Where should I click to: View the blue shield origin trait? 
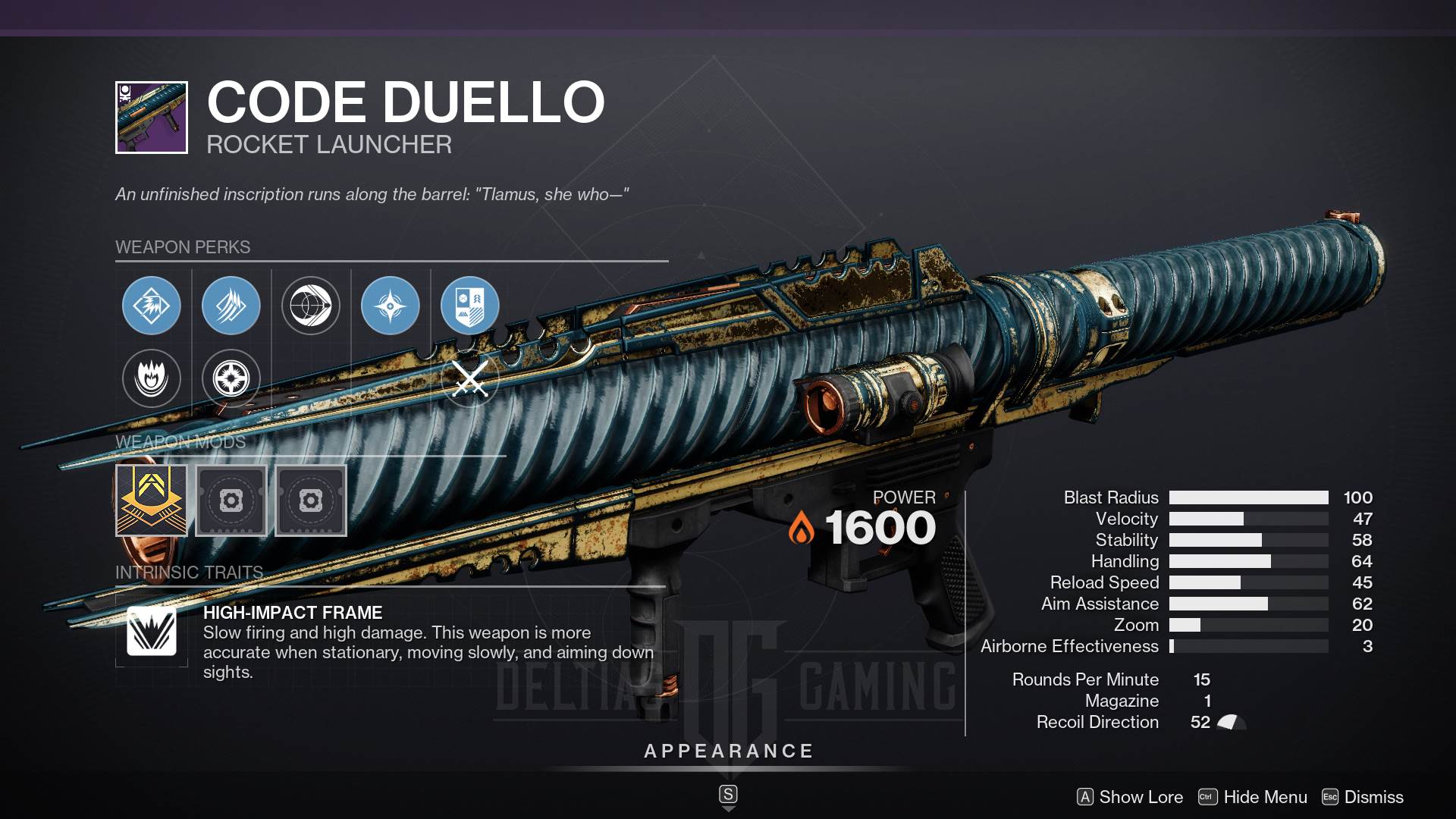(x=470, y=306)
